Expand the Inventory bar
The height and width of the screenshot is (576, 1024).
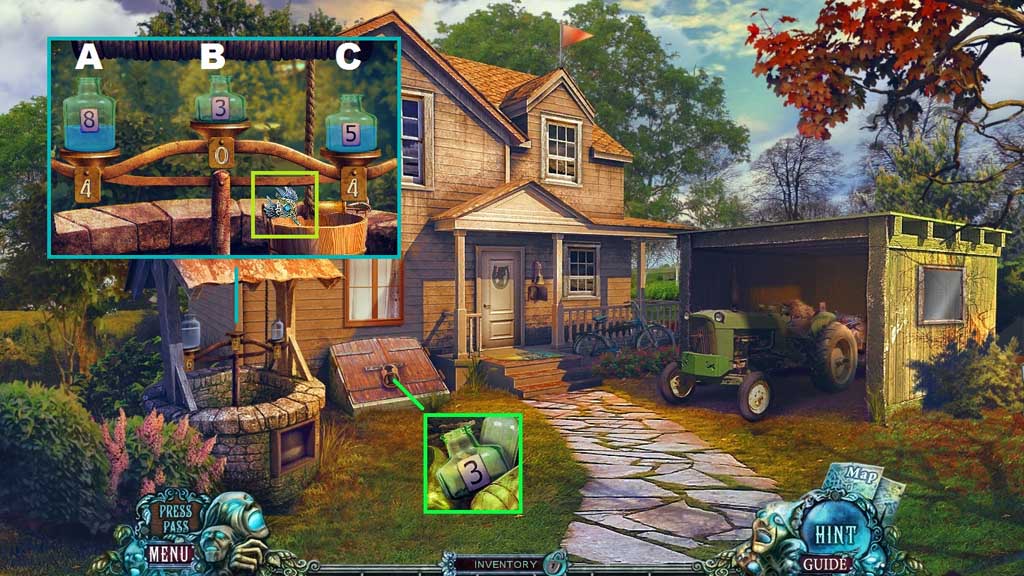pos(505,565)
